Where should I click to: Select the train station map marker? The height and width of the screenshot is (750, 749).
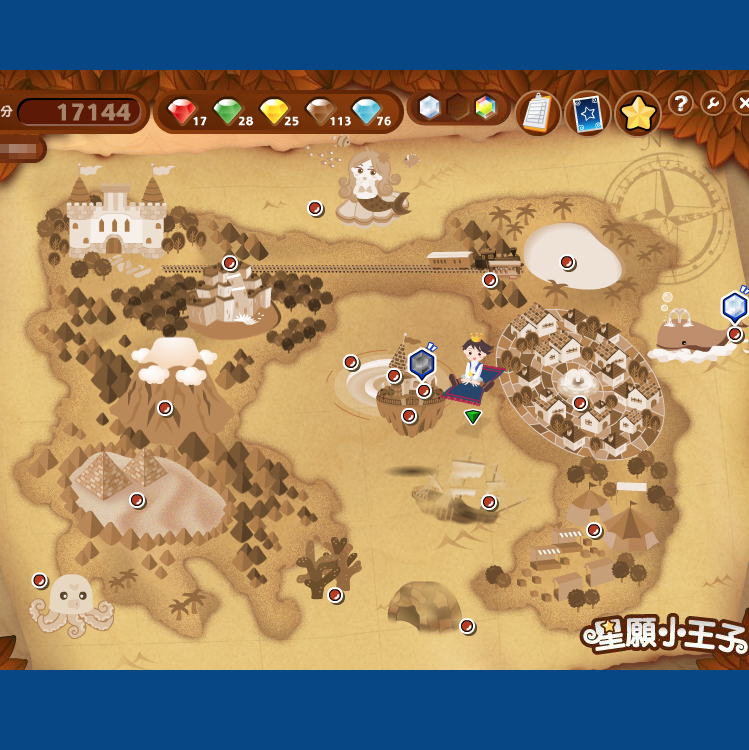tap(490, 280)
